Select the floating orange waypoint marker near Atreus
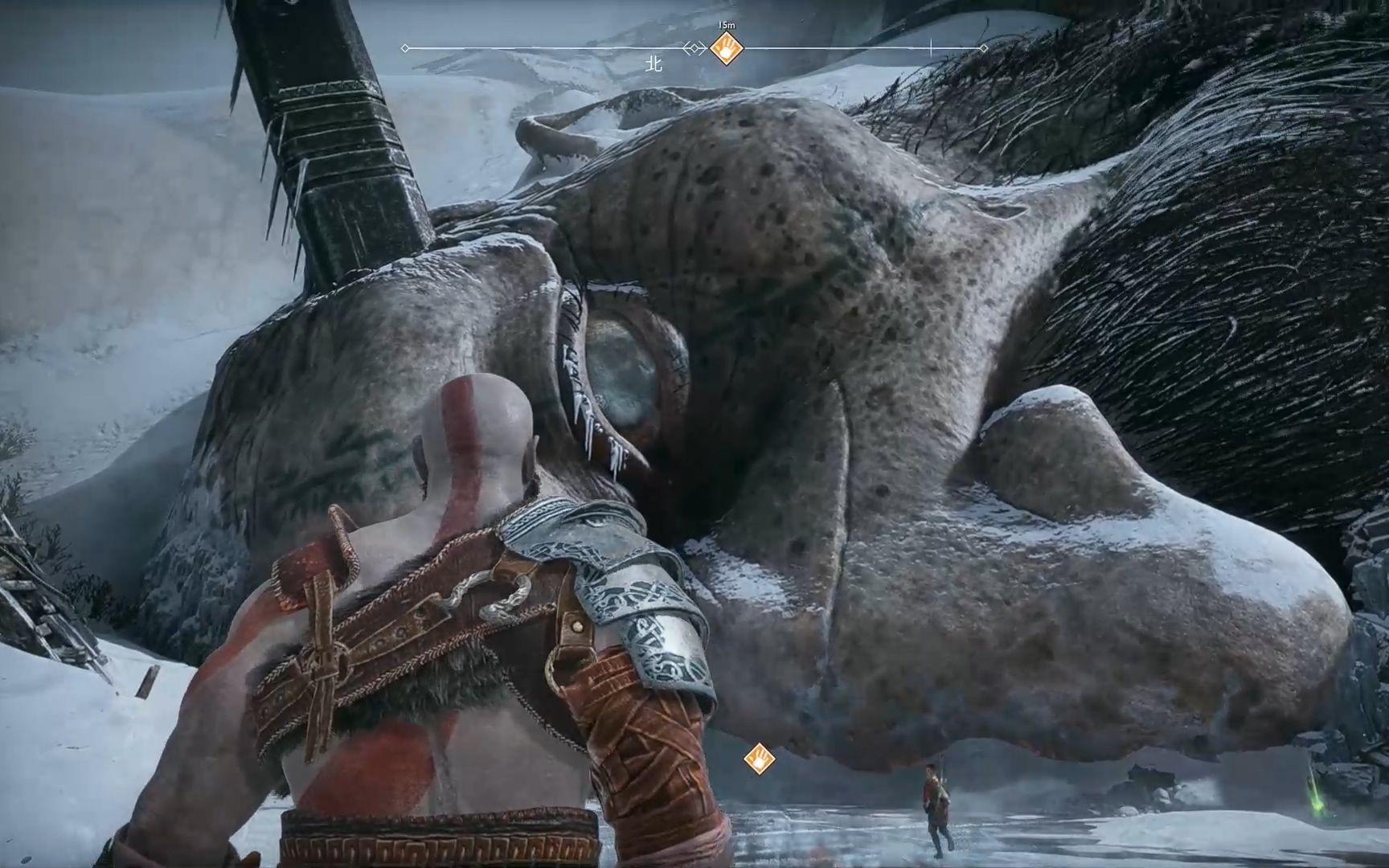Viewport: 1389px width, 868px height. (759, 758)
